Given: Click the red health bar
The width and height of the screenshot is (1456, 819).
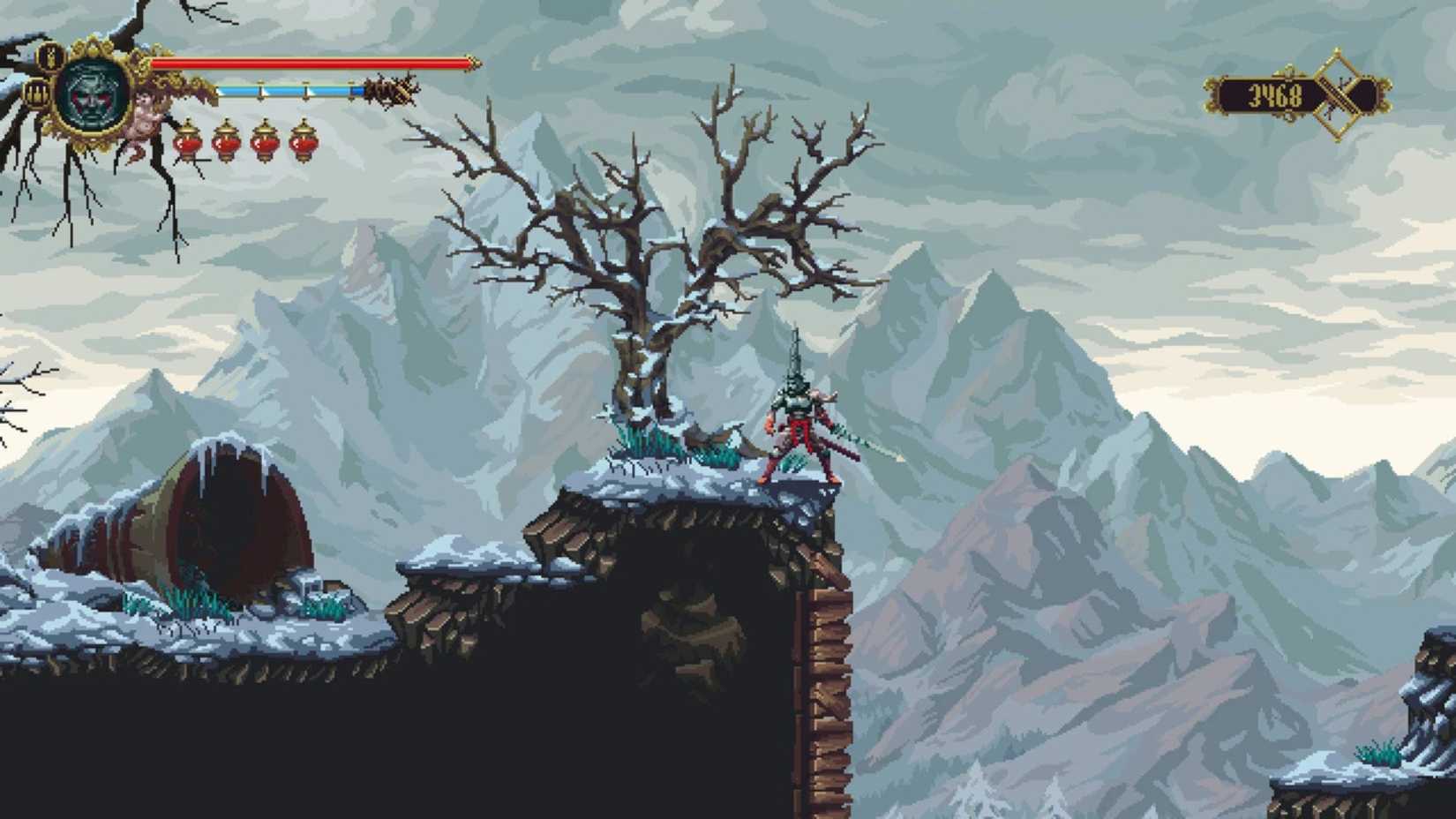Looking at the screenshot, I should [309, 64].
